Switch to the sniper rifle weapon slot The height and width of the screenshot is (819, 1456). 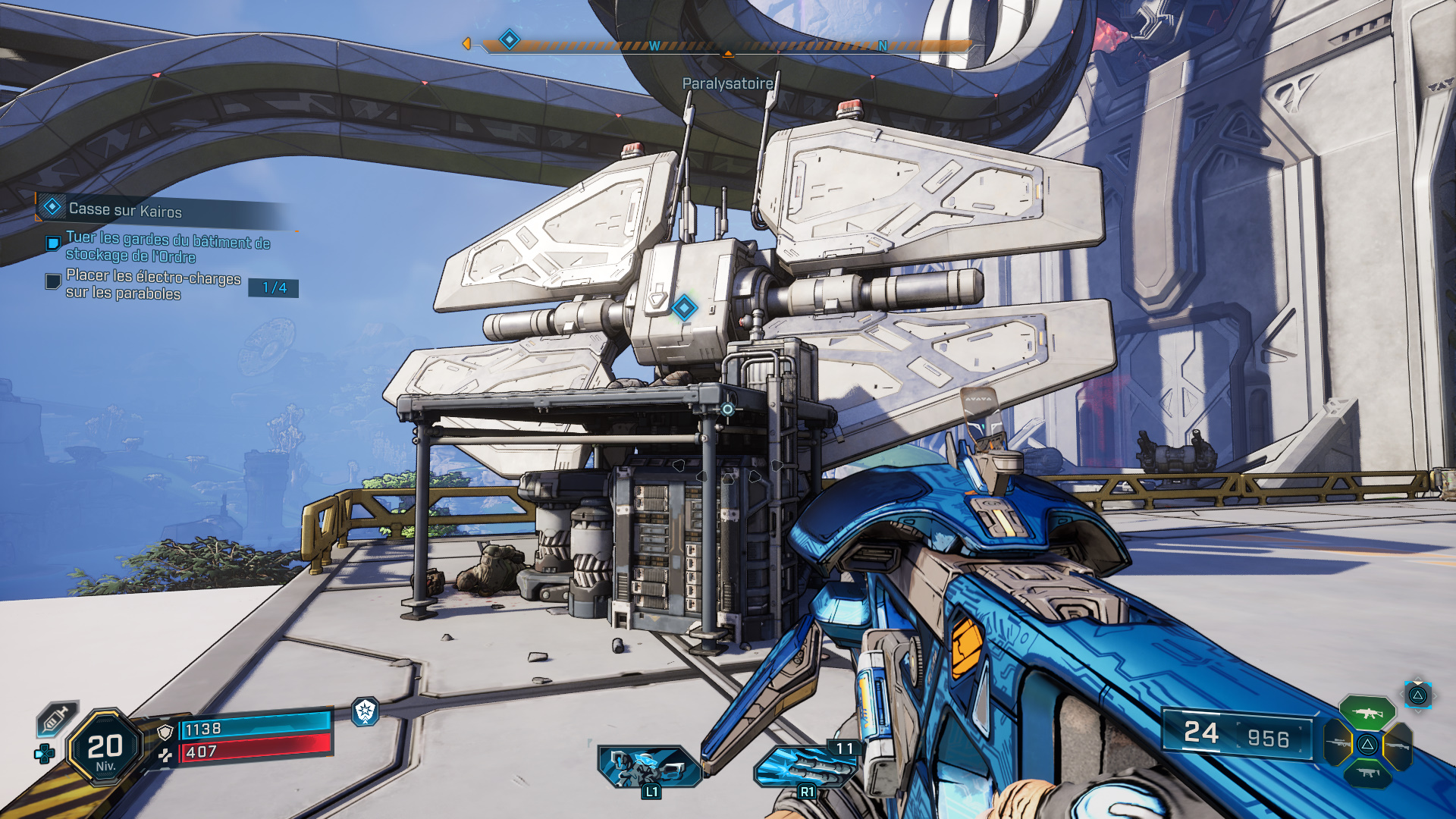pos(1338,743)
